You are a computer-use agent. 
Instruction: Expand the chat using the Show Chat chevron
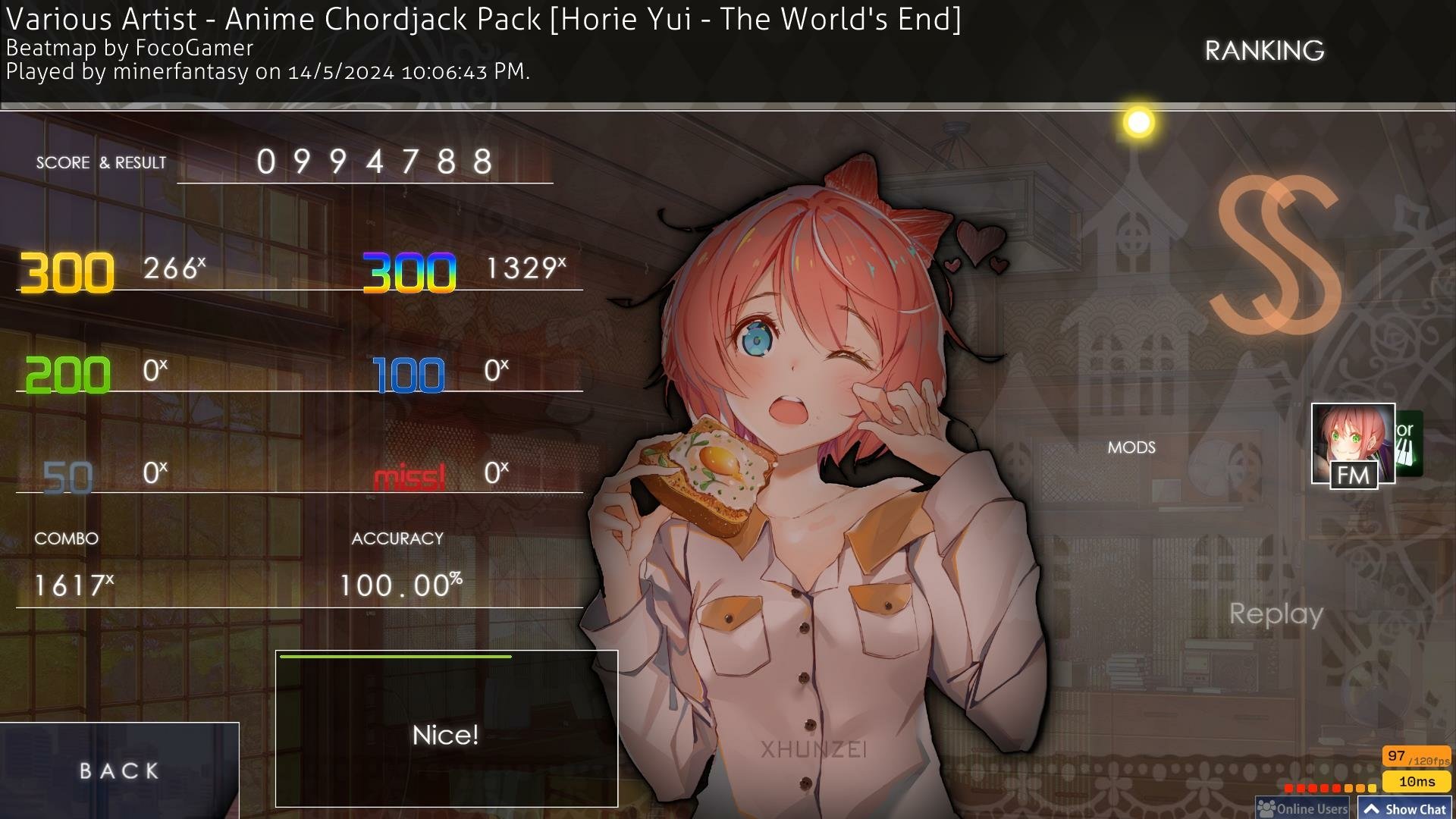pos(1373,808)
